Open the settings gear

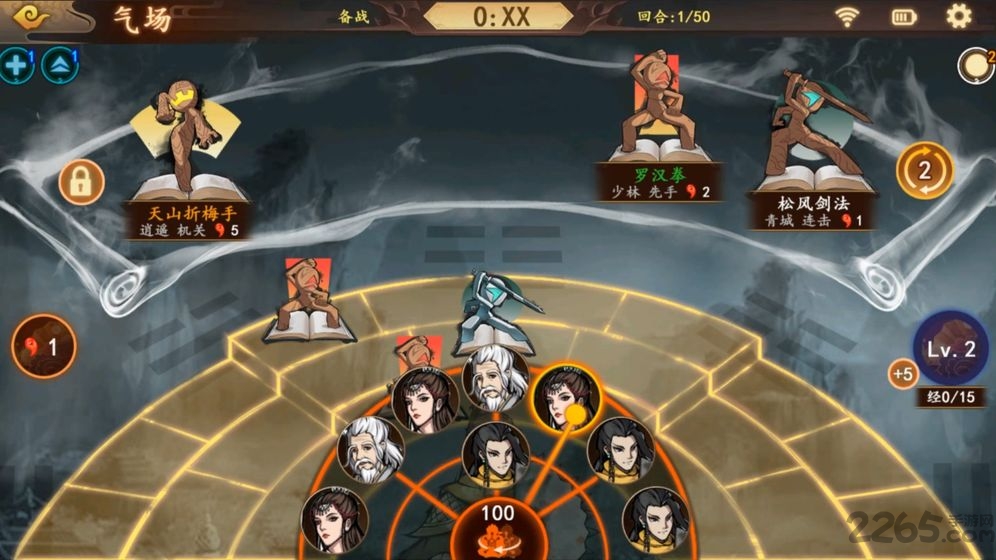(x=958, y=16)
